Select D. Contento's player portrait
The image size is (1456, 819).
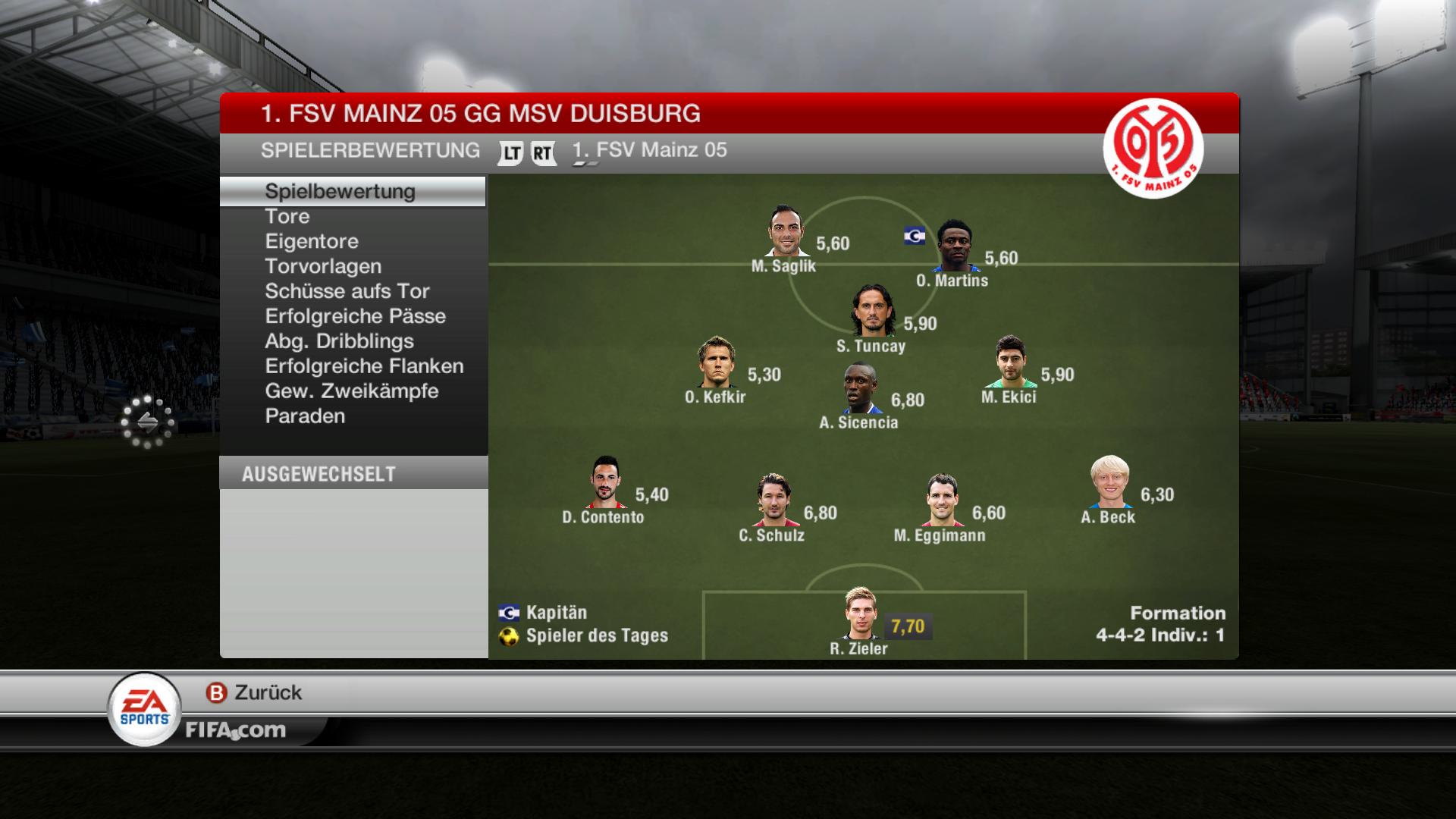click(x=604, y=483)
